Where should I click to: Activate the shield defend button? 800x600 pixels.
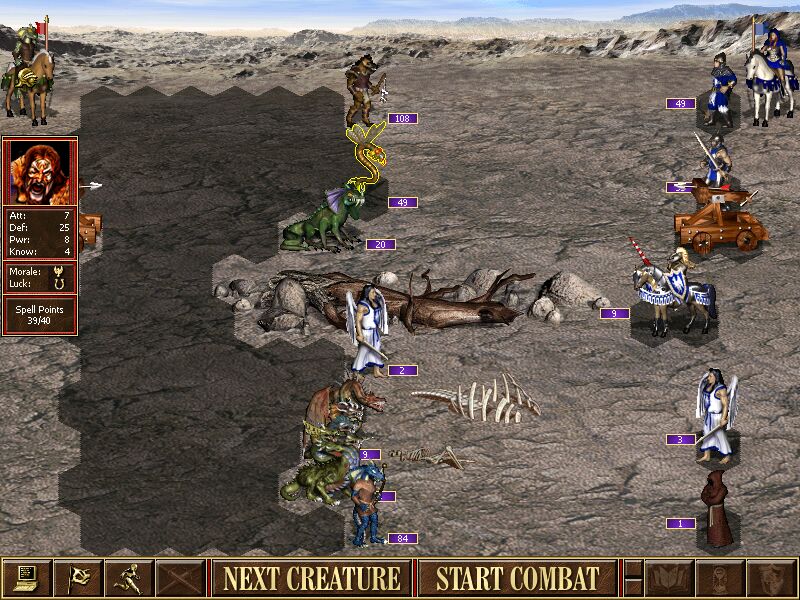(770, 578)
